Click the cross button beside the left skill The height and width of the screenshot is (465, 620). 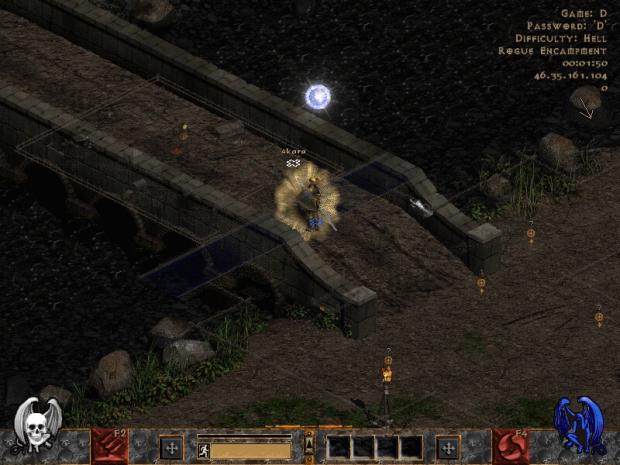[x=171, y=447]
